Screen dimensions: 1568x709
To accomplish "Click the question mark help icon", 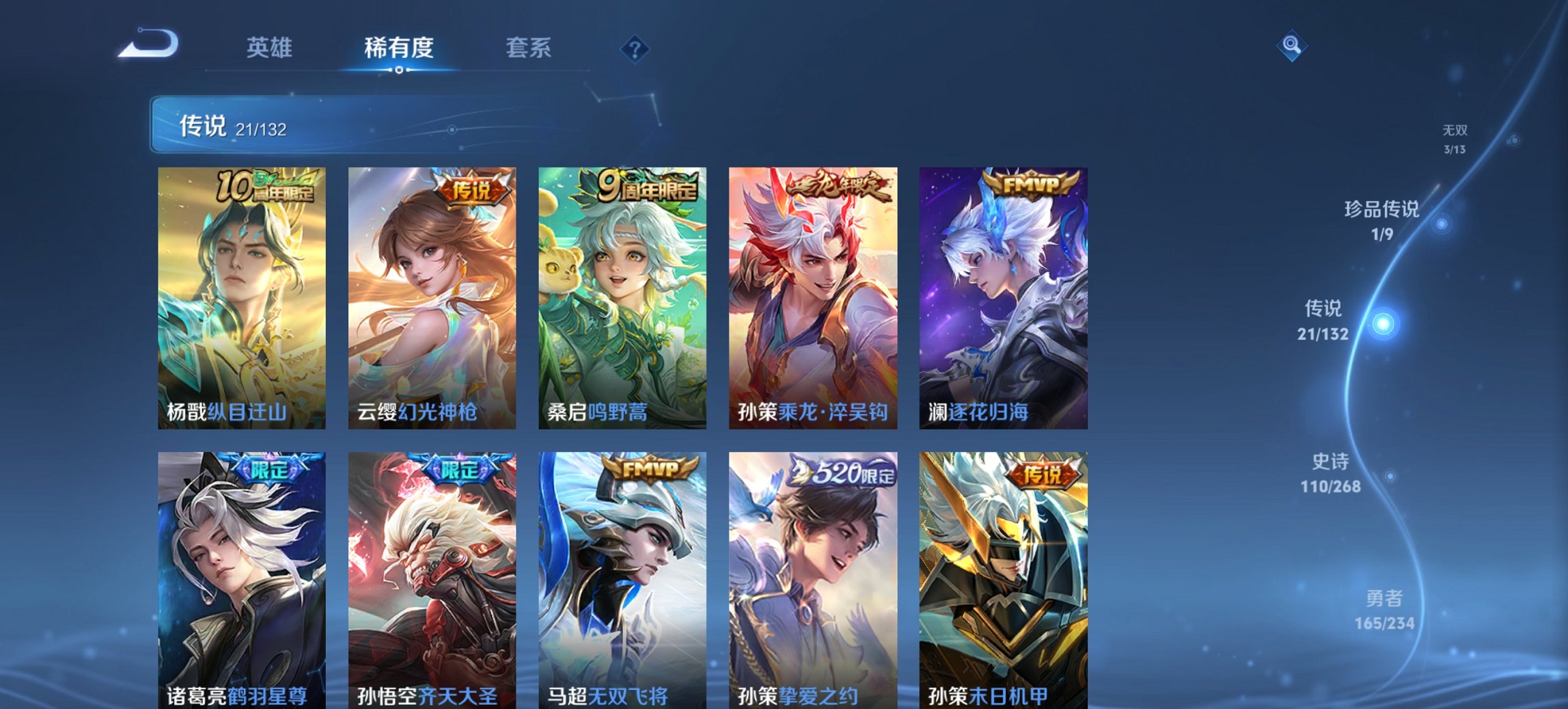I will pos(635,48).
